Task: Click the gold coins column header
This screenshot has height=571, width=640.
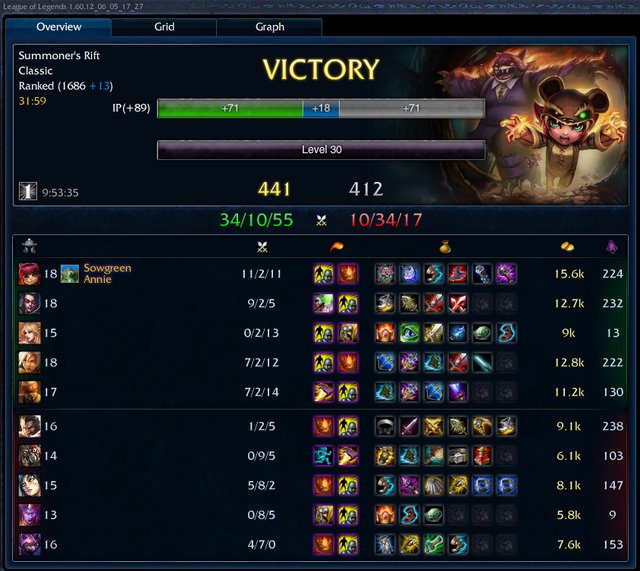Action: [x=567, y=246]
